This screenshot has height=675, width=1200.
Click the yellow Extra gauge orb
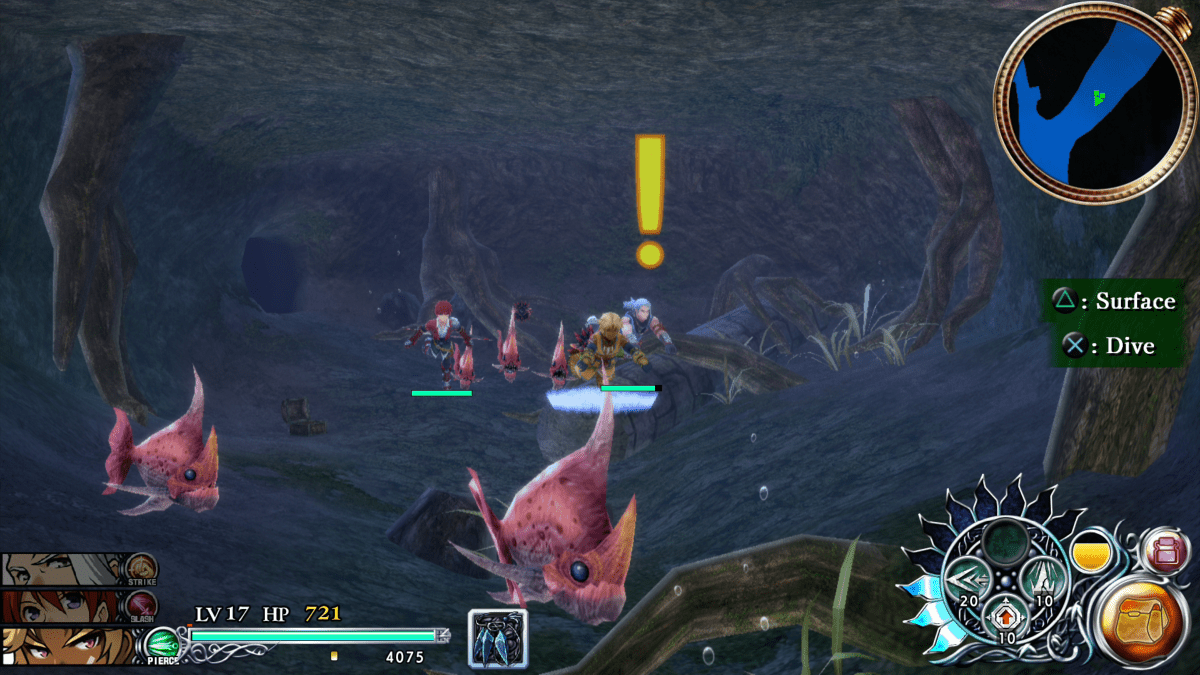[x=1092, y=553]
